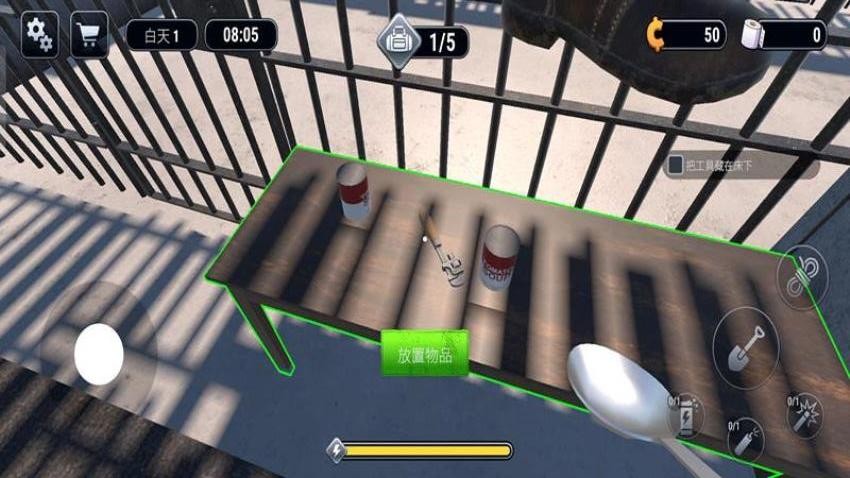Open the settings gear menu
The height and width of the screenshot is (478, 850).
click(39, 35)
